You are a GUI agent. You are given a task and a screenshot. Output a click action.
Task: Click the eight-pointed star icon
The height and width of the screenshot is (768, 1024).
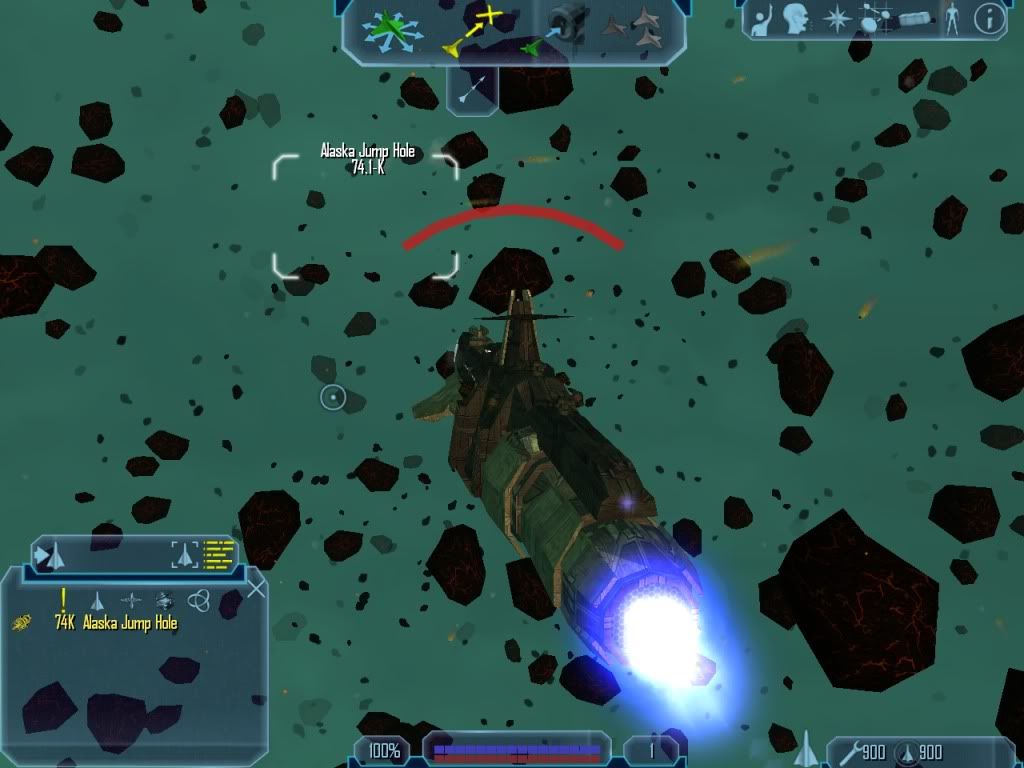[x=835, y=19]
